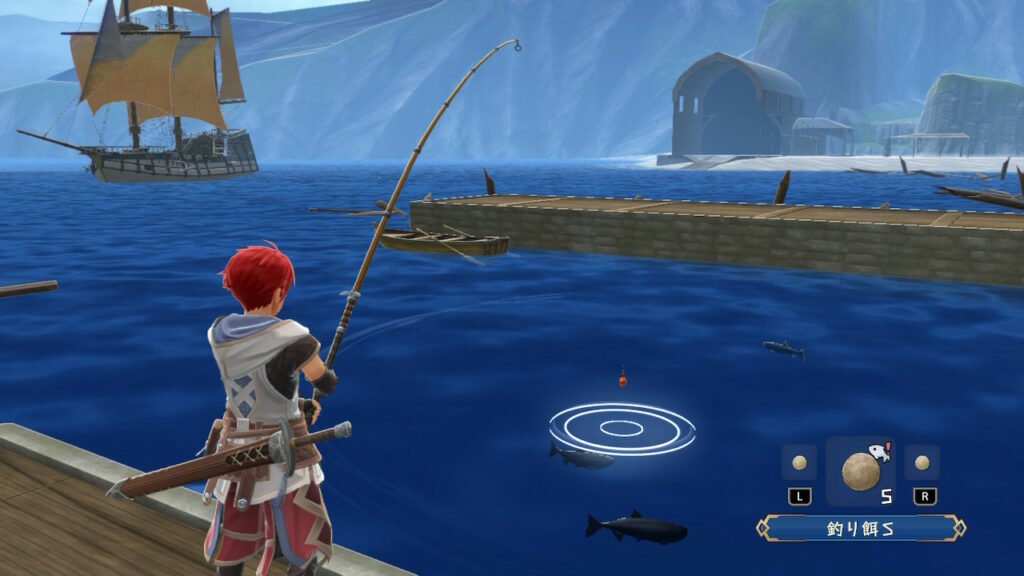The height and width of the screenshot is (576, 1024).
Task: Switch to the small bait above R
Action: pyautogui.click(x=922, y=463)
